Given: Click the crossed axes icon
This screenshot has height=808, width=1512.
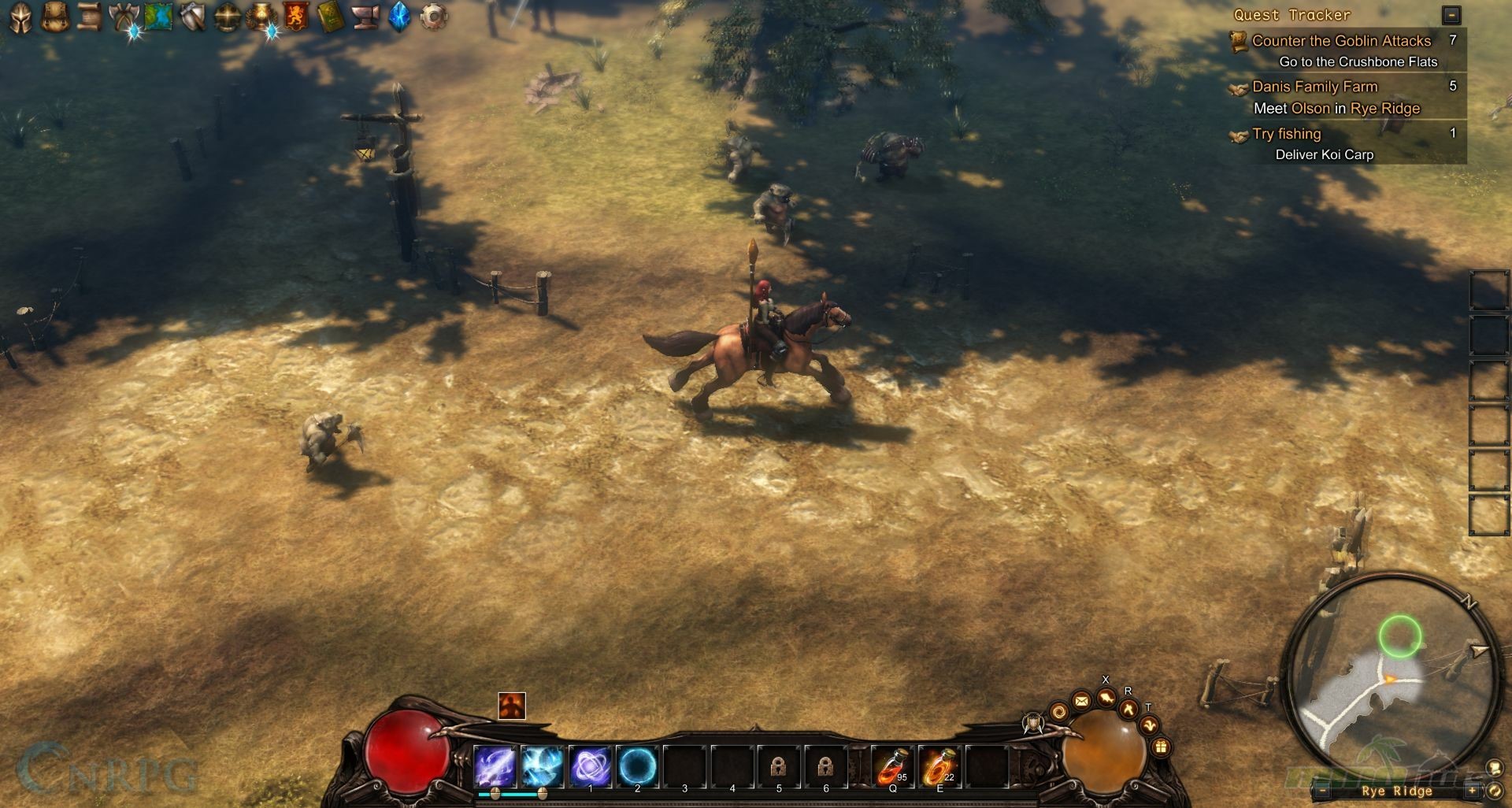Looking at the screenshot, I should (124, 17).
